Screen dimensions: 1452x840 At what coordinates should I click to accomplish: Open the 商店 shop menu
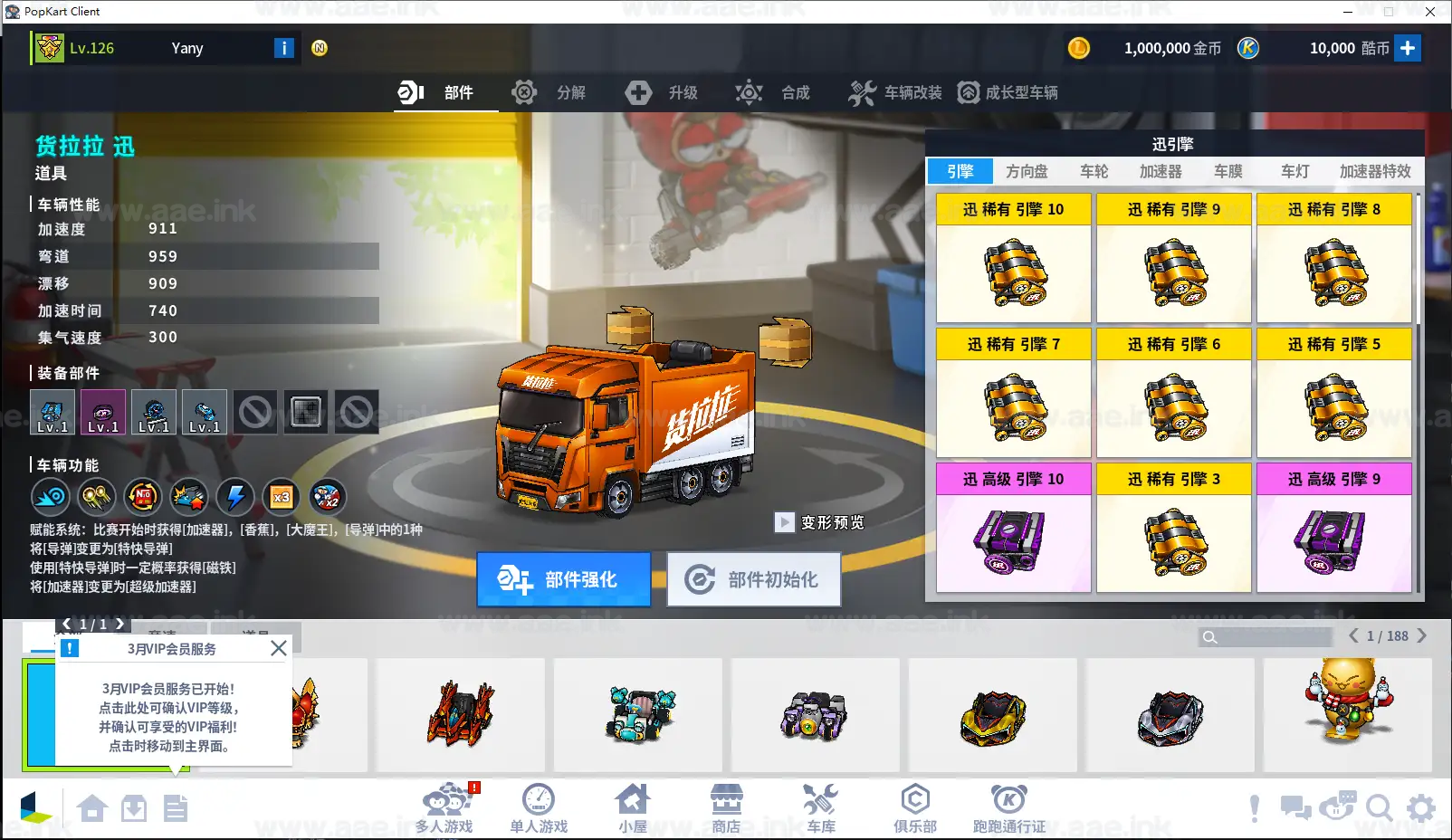point(726,808)
